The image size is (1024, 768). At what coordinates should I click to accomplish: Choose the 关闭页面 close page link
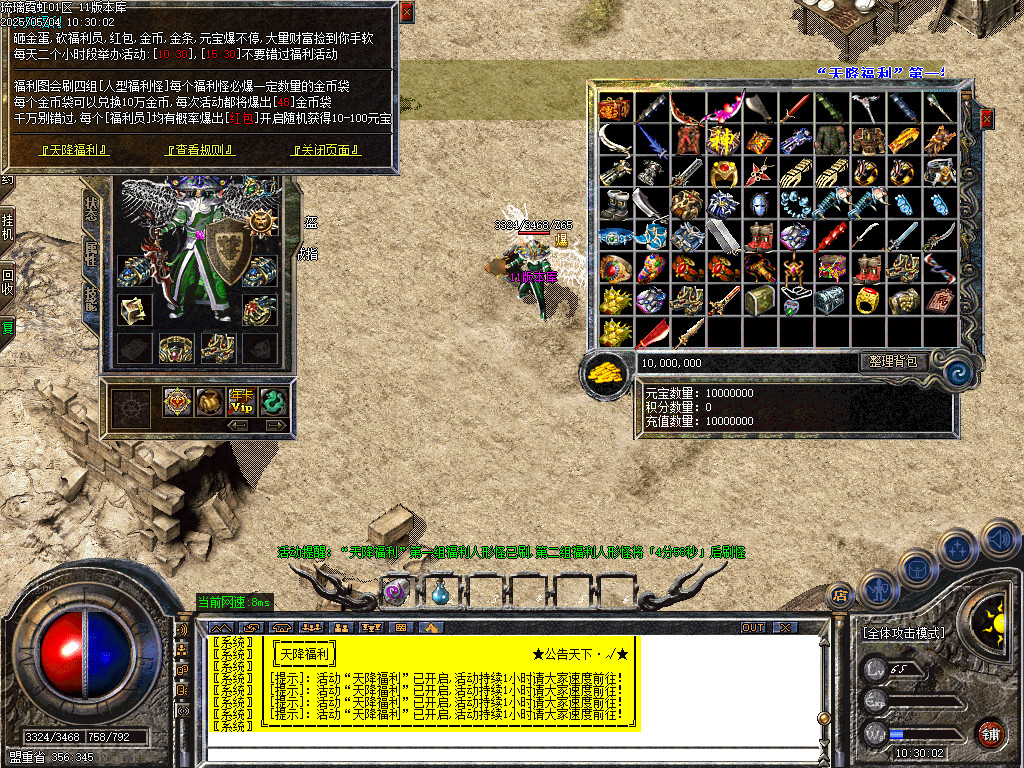325,150
